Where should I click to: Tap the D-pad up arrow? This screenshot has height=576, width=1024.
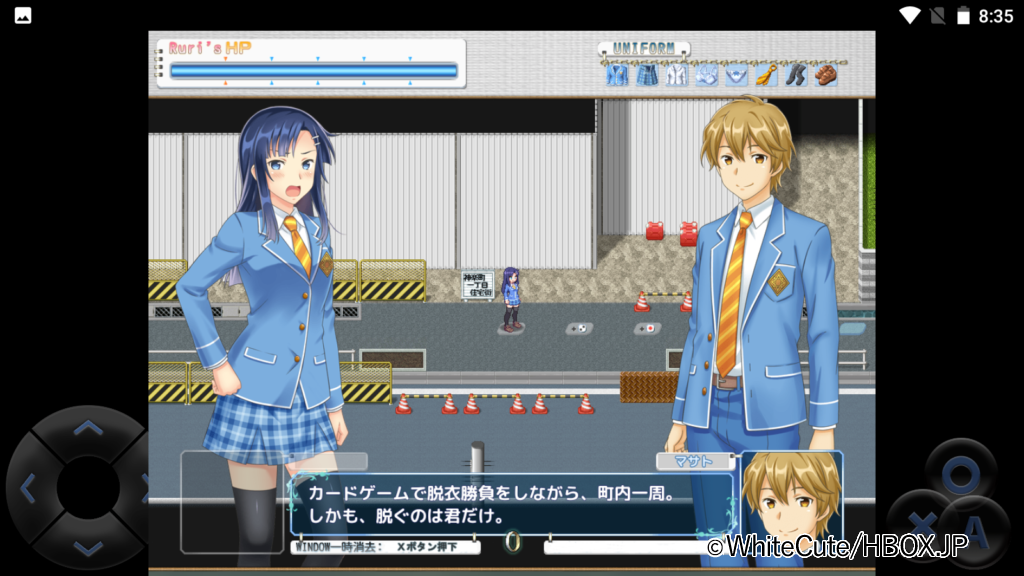(88, 429)
